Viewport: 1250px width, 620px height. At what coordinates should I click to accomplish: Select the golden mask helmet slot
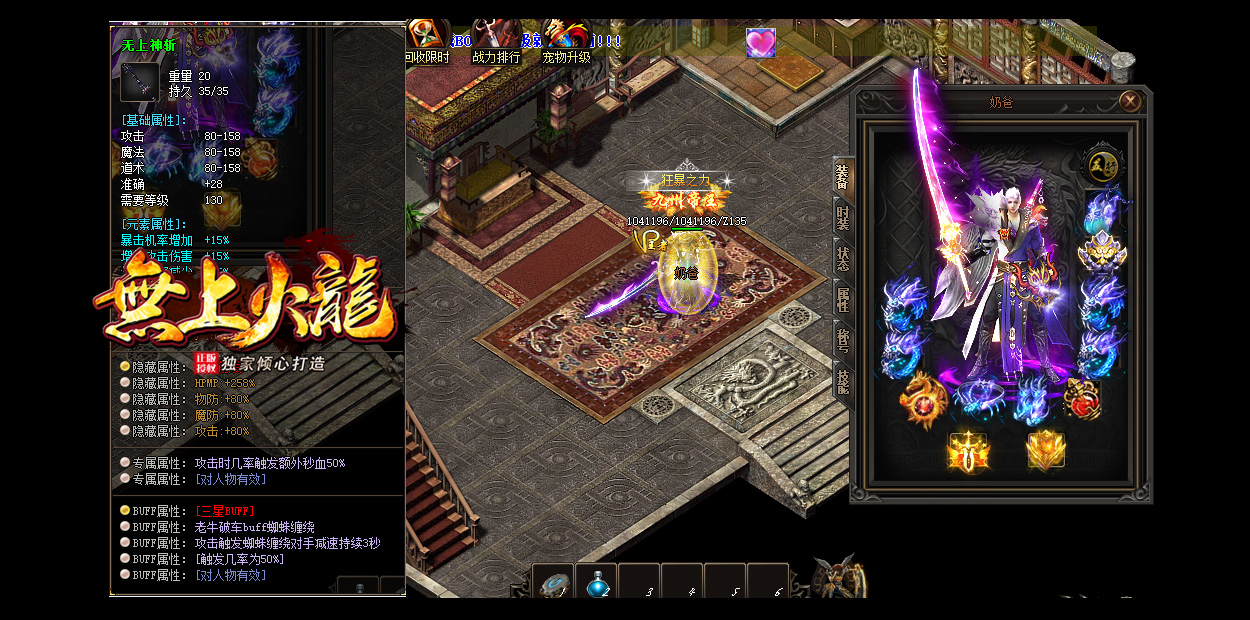coord(1102,253)
